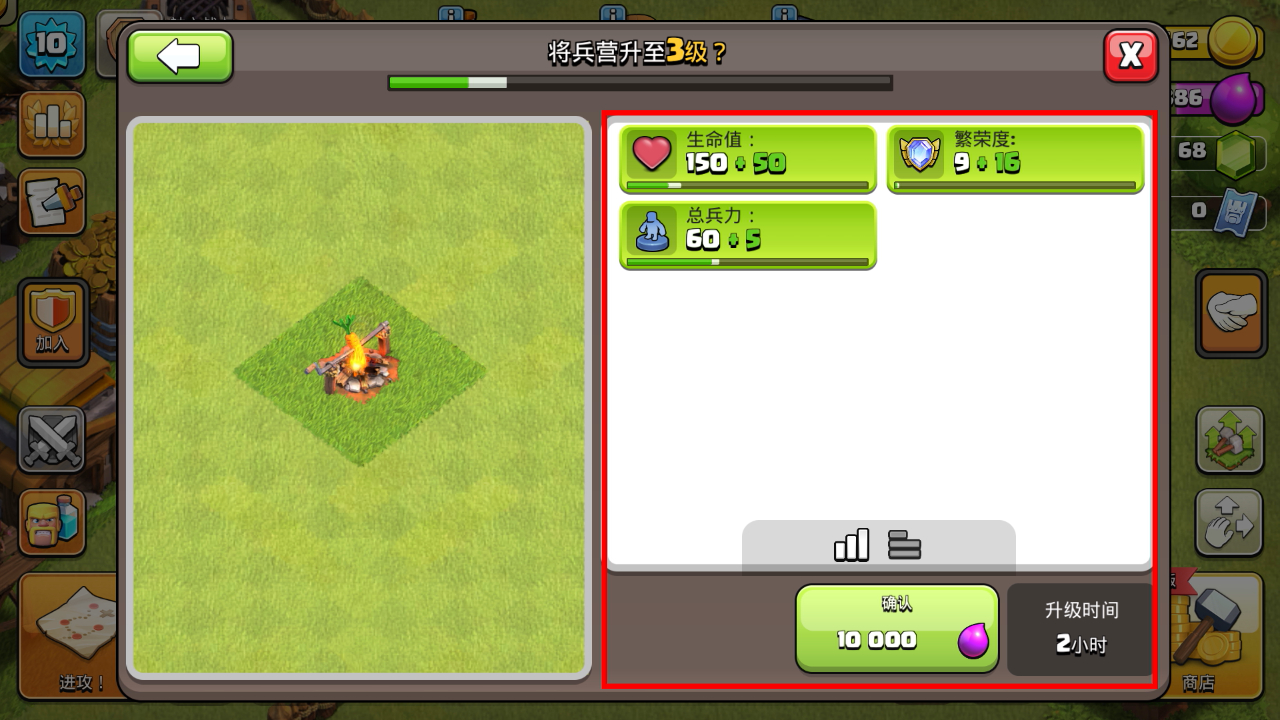
Task: Switch to the bar chart stats view
Action: [851, 545]
